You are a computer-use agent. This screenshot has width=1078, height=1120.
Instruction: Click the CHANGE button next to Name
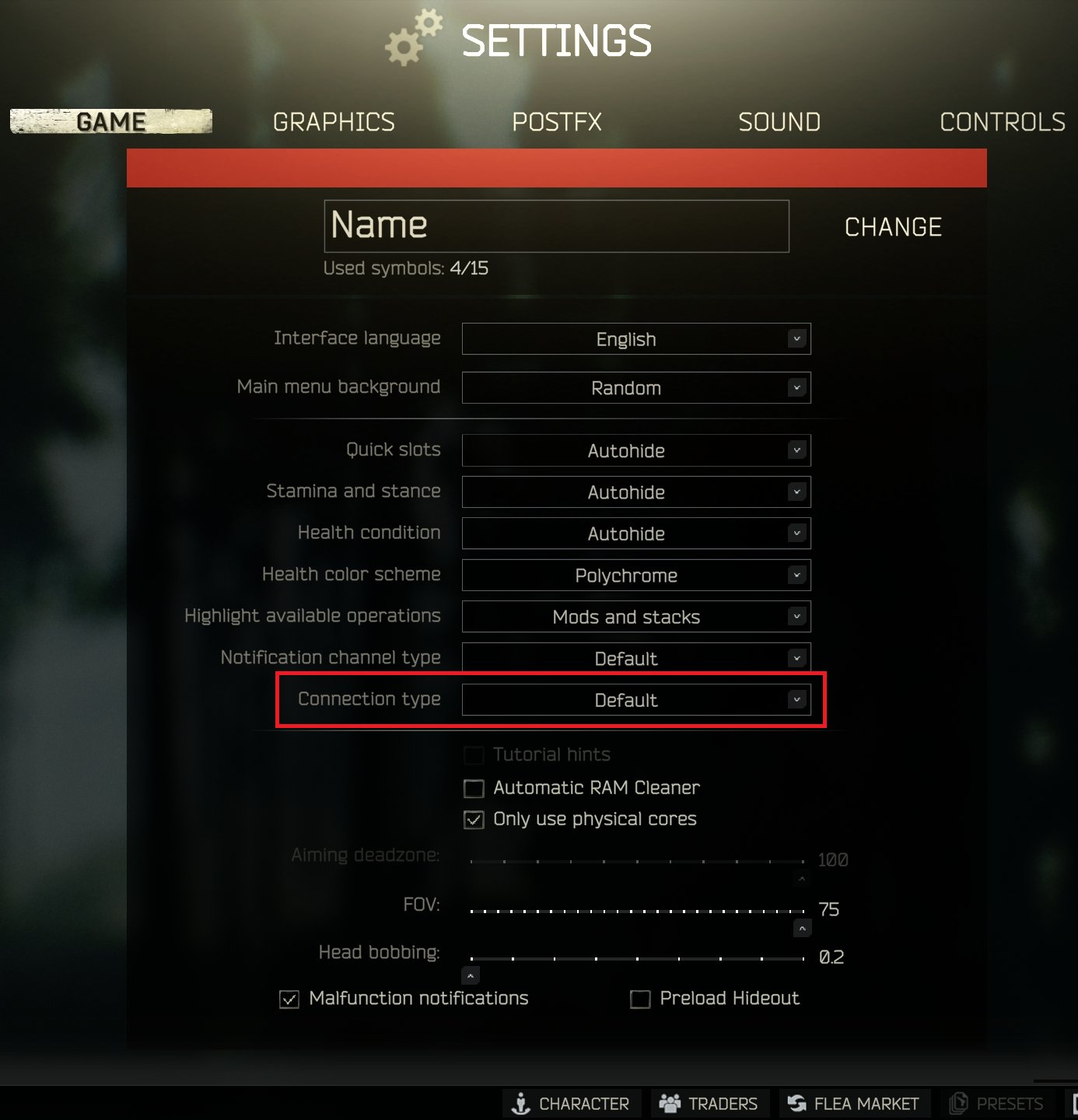coord(892,226)
